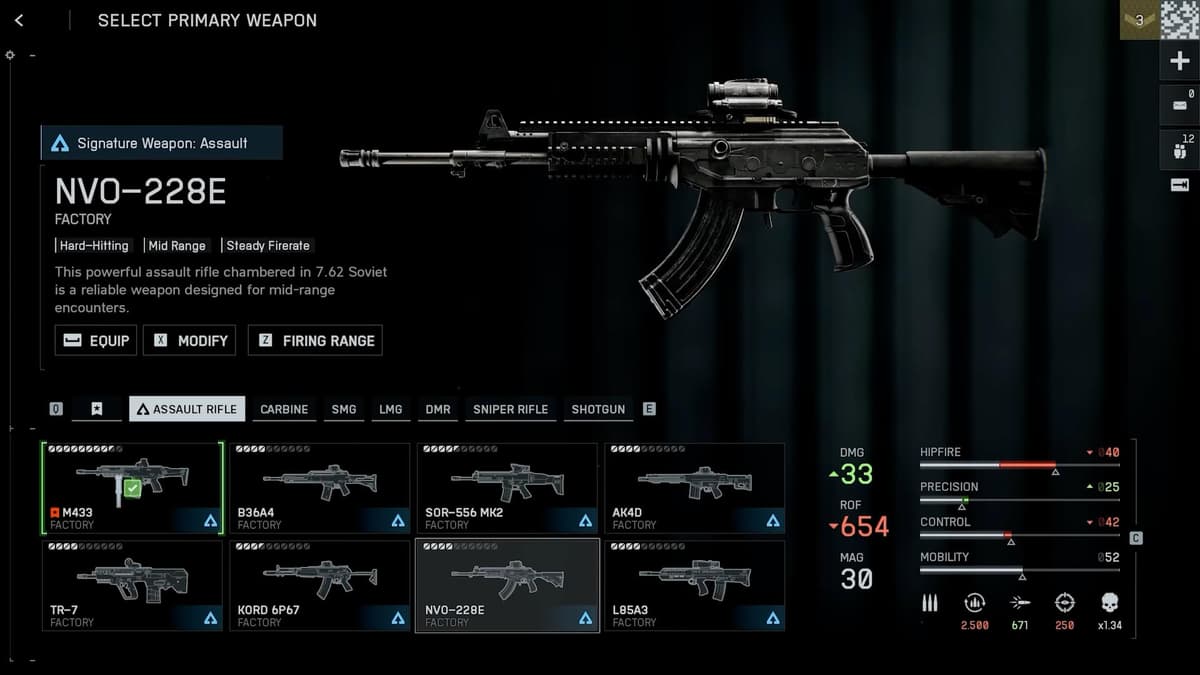Select the AK4D weapon tile
The height and width of the screenshot is (675, 1200).
point(694,488)
